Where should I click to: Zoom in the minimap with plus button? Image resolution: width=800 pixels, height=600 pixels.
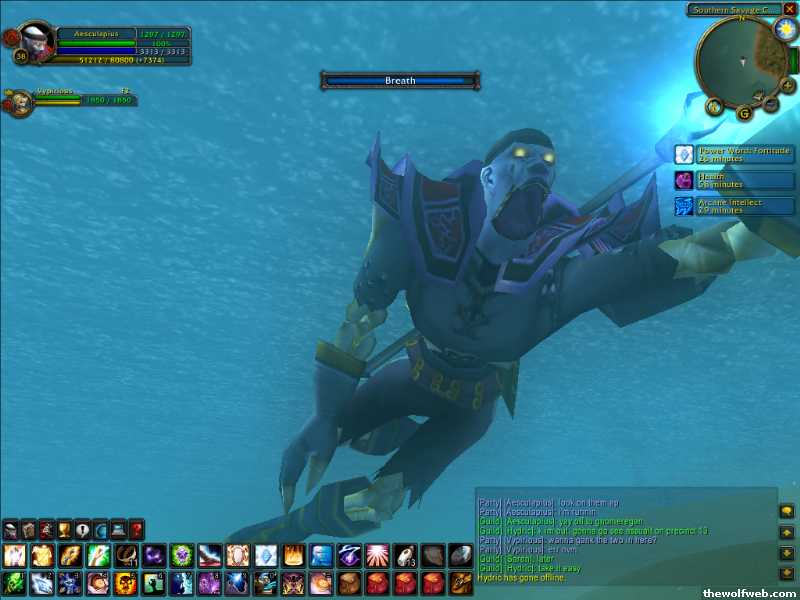click(788, 85)
